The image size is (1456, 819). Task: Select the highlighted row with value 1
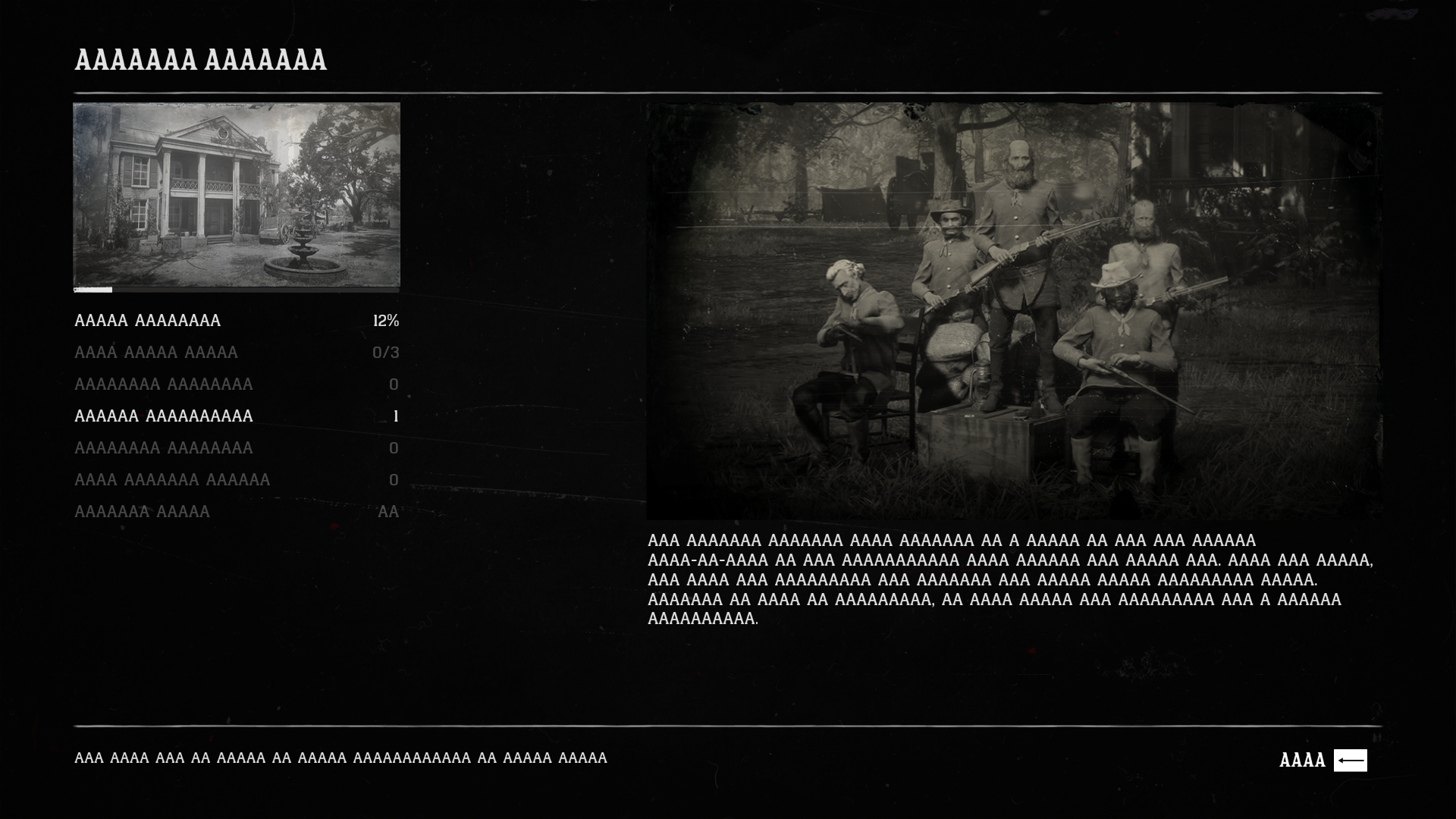coord(236,416)
